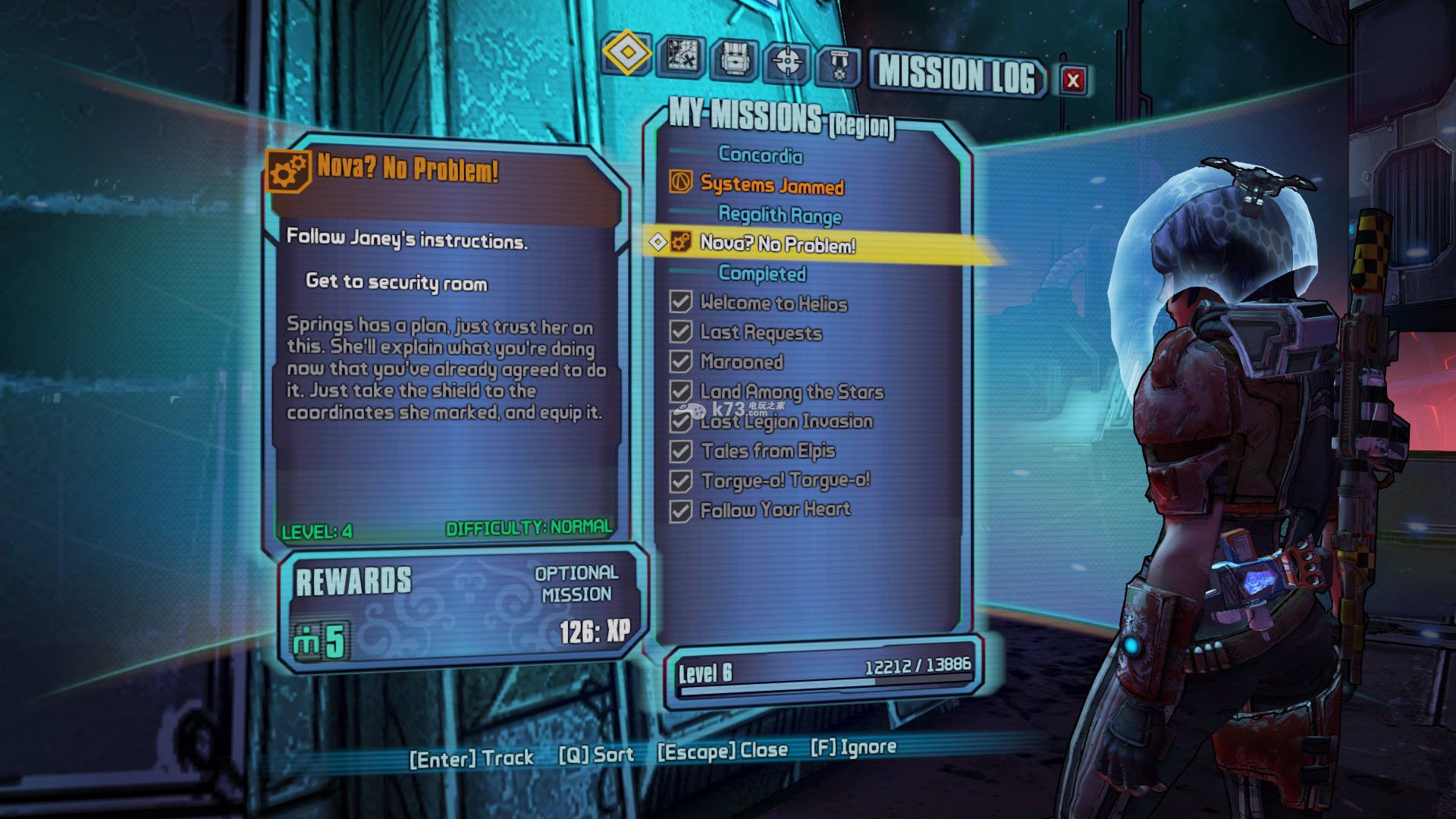Select the Missions diamond tab
This screenshot has width=1456, height=819.
click(627, 52)
